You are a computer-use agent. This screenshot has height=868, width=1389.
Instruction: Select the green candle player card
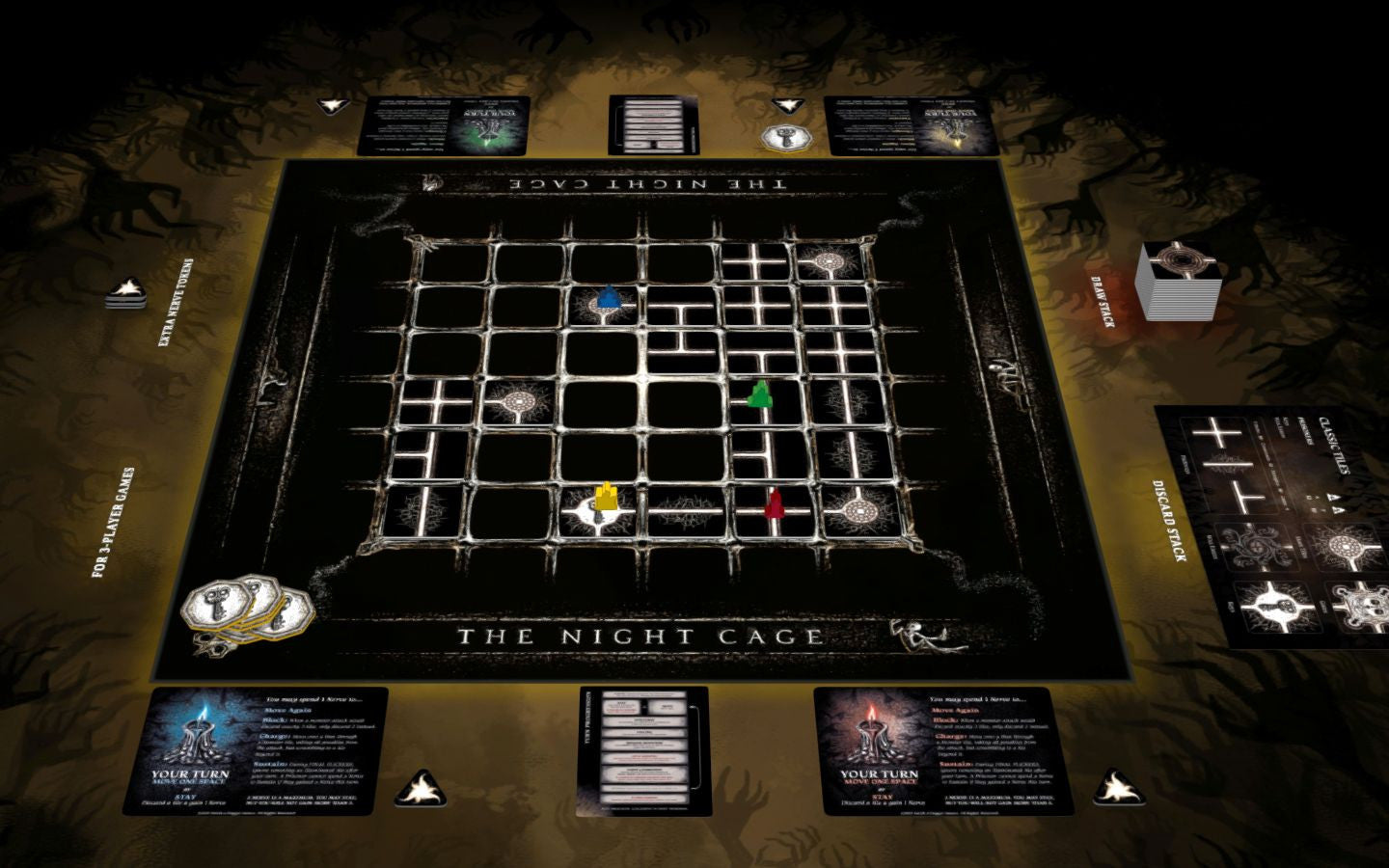pyautogui.click(x=443, y=125)
